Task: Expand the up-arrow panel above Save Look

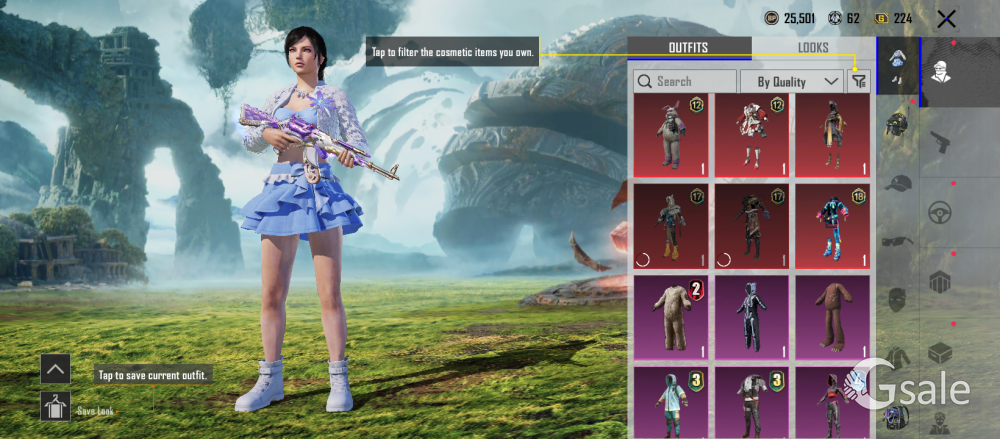Action: click(55, 369)
